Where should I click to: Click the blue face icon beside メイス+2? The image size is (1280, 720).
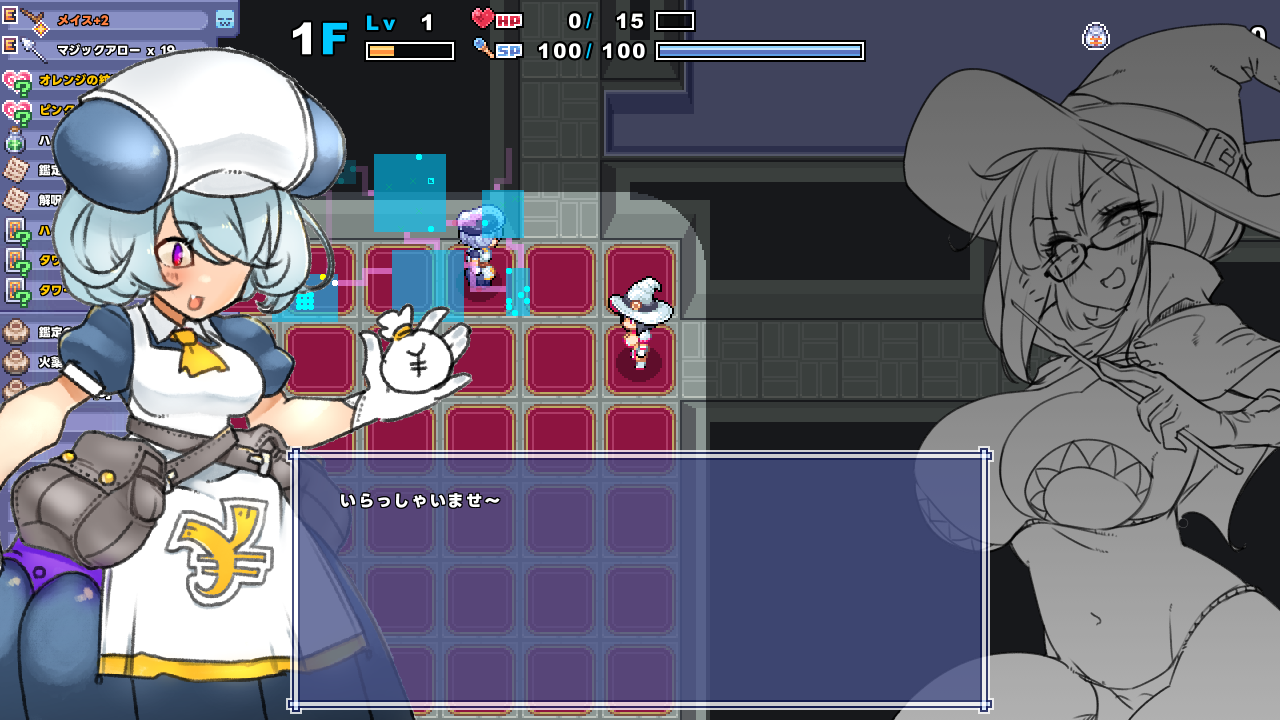point(225,19)
